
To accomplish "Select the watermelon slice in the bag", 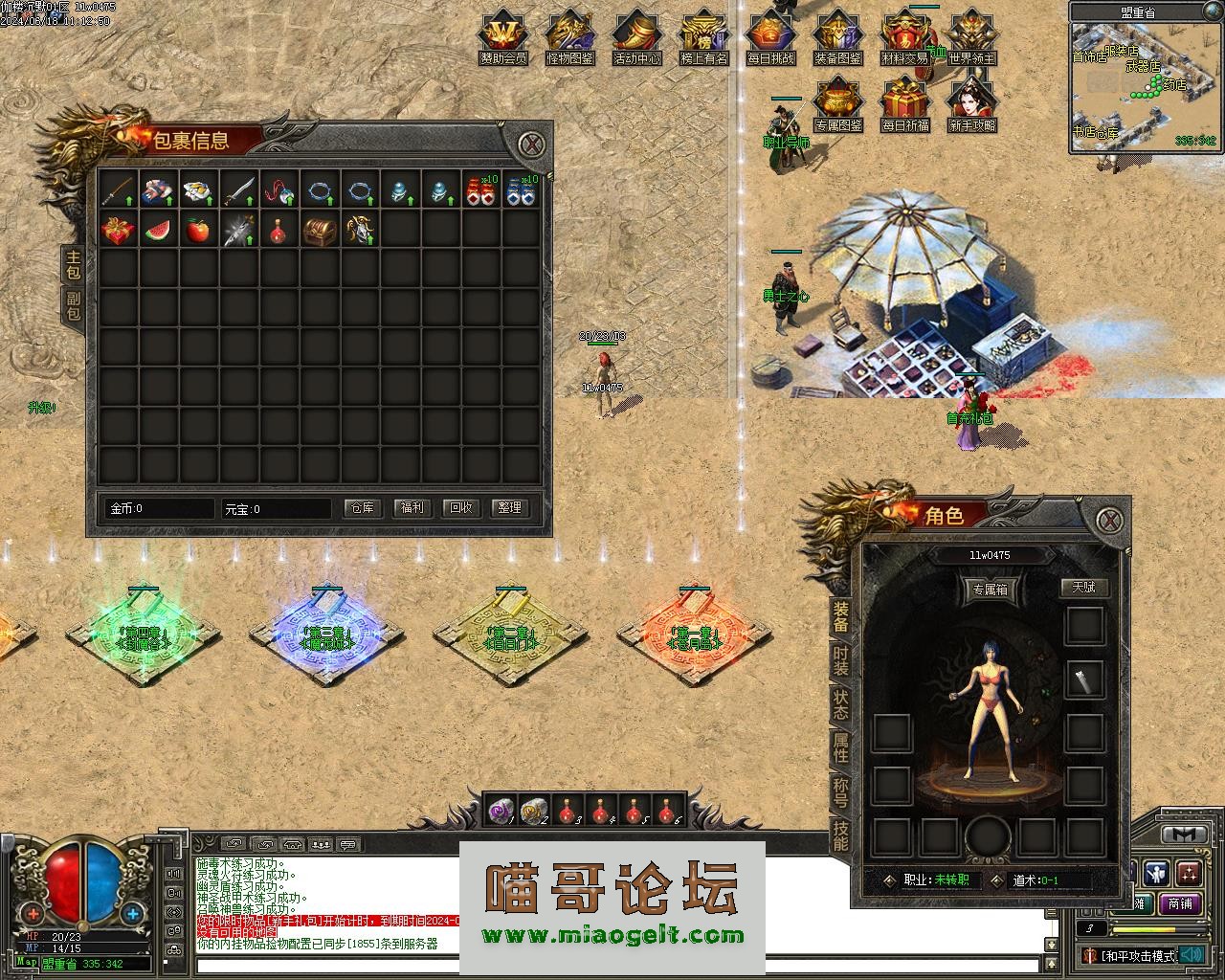I will 159,231.
